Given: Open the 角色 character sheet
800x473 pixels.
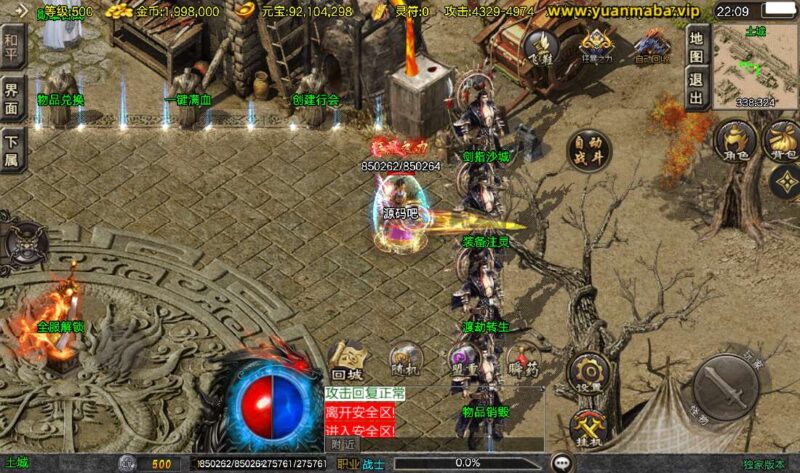Looking at the screenshot, I should pyautogui.click(x=735, y=142).
